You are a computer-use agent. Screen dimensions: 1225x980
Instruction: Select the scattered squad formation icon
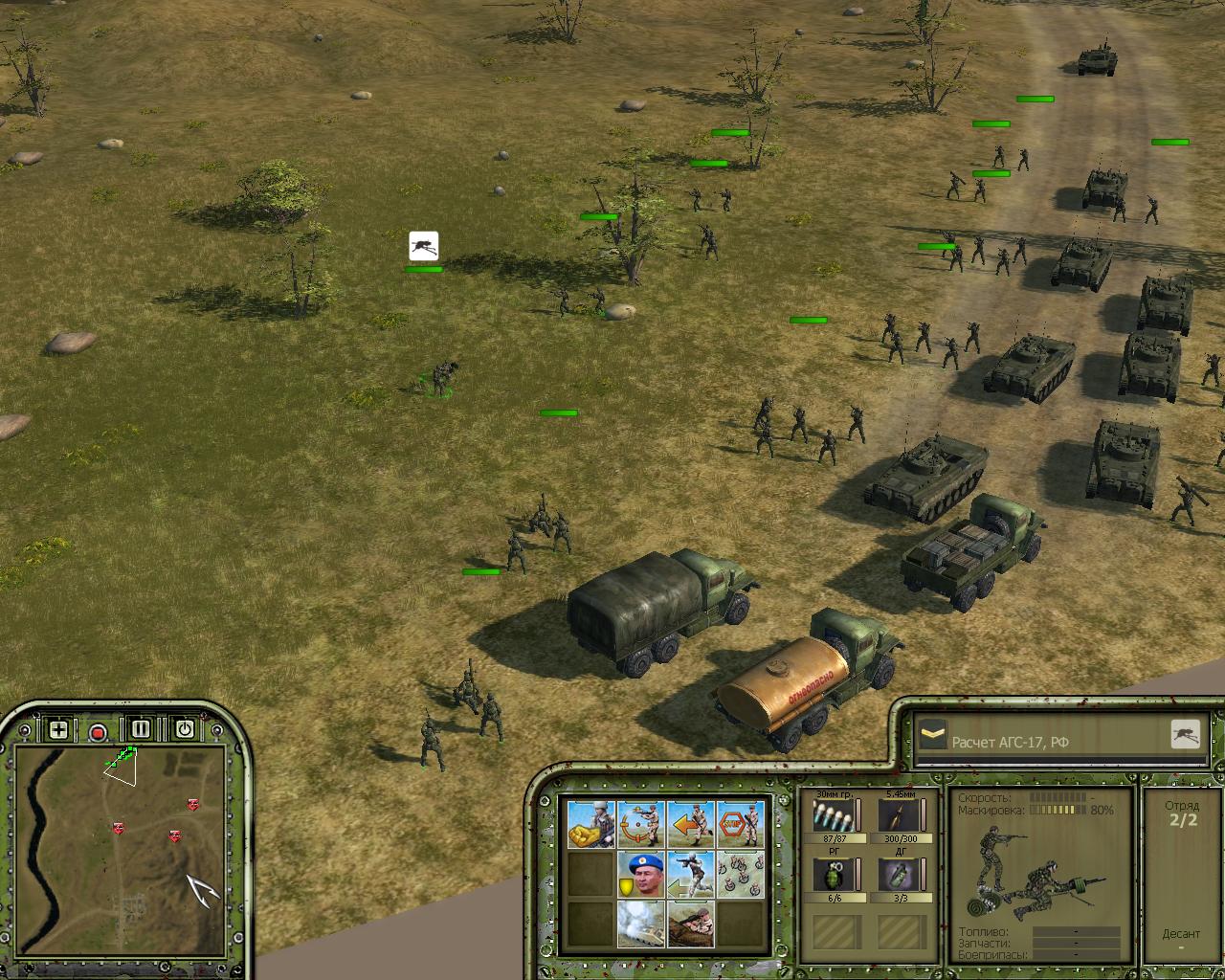click(741, 874)
